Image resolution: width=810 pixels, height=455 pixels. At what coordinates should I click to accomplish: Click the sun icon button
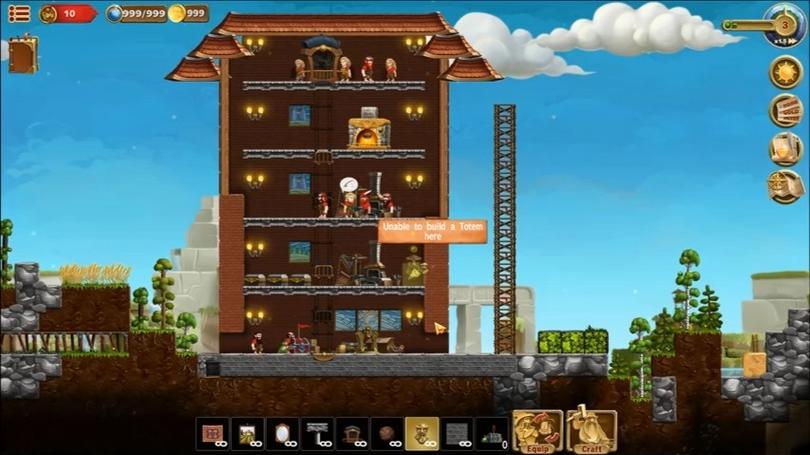click(785, 72)
